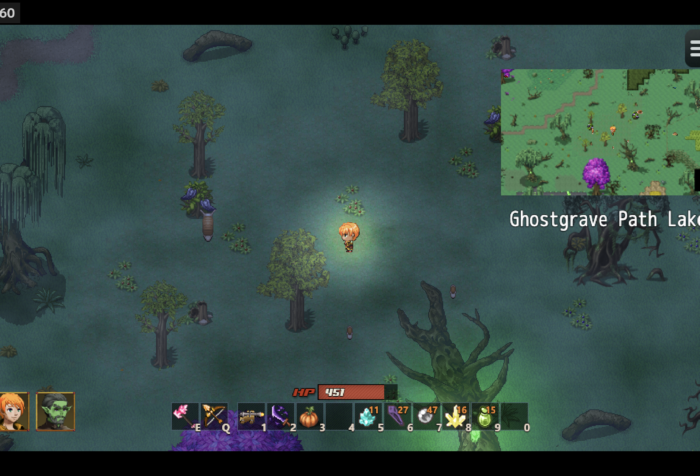Select the purple blade in slot 2
Viewport: 700px width, 476px height.
click(x=279, y=416)
